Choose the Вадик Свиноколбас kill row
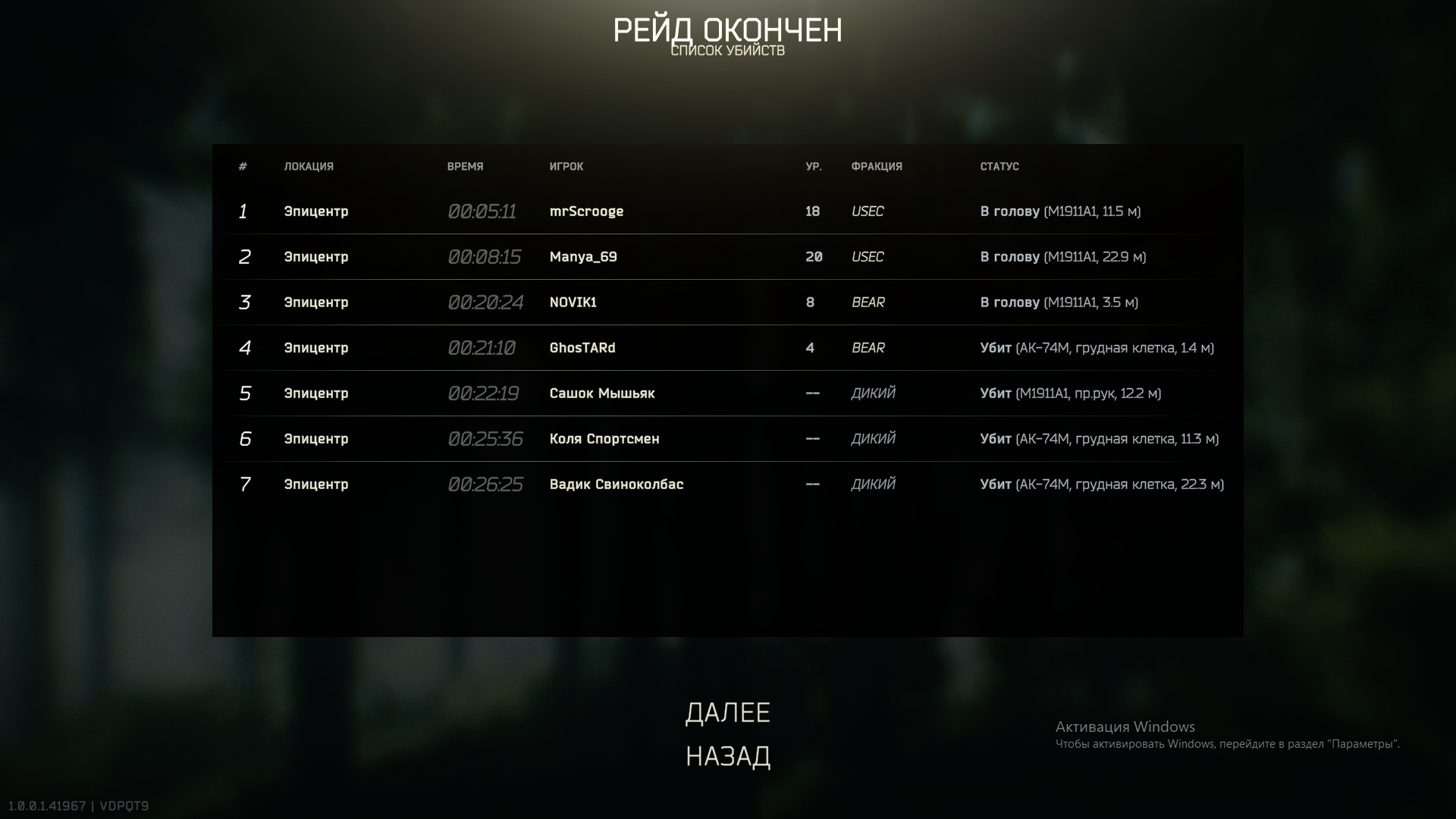 [x=617, y=485]
